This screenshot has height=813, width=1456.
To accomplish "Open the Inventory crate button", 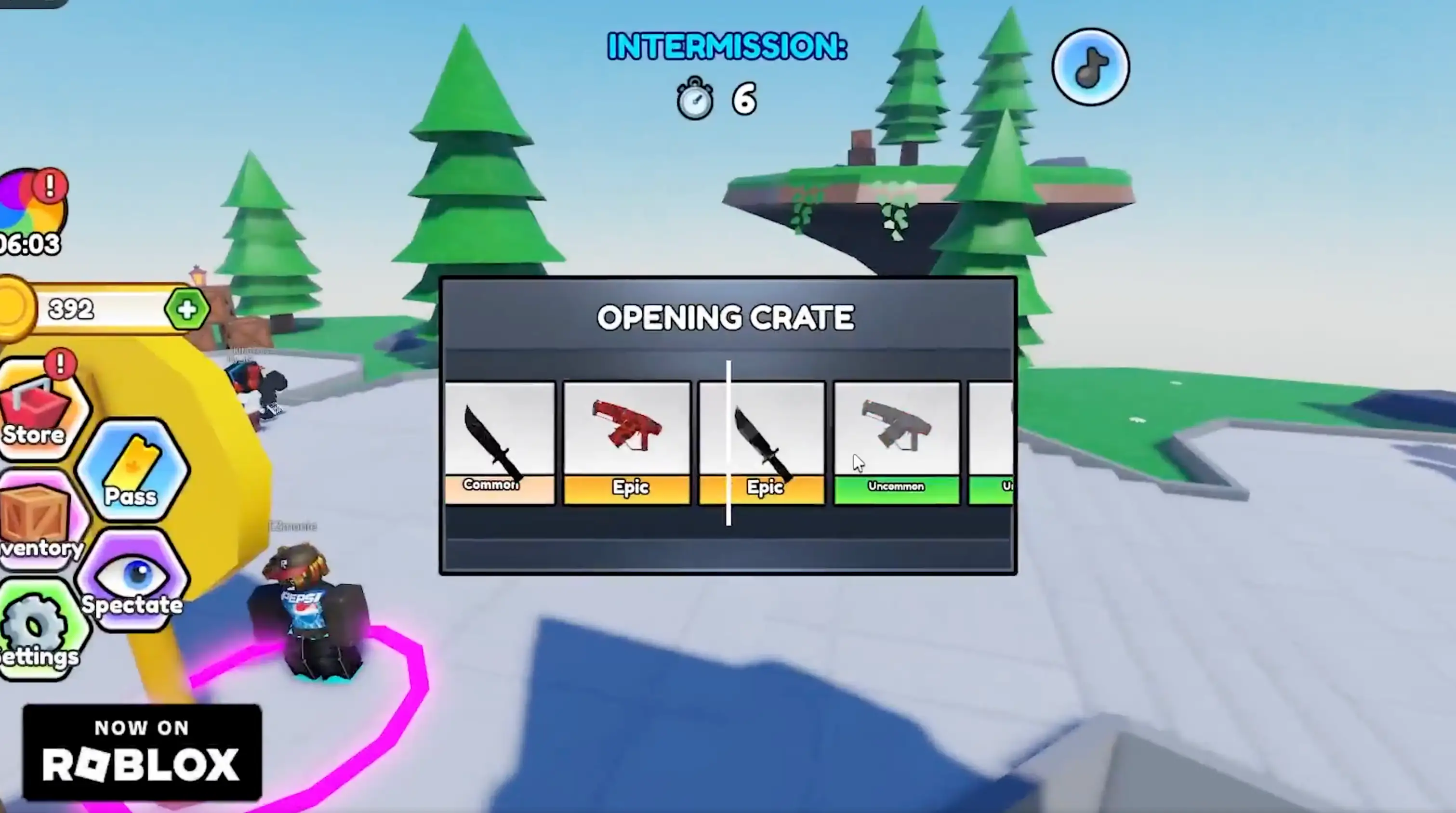I will pos(37,523).
